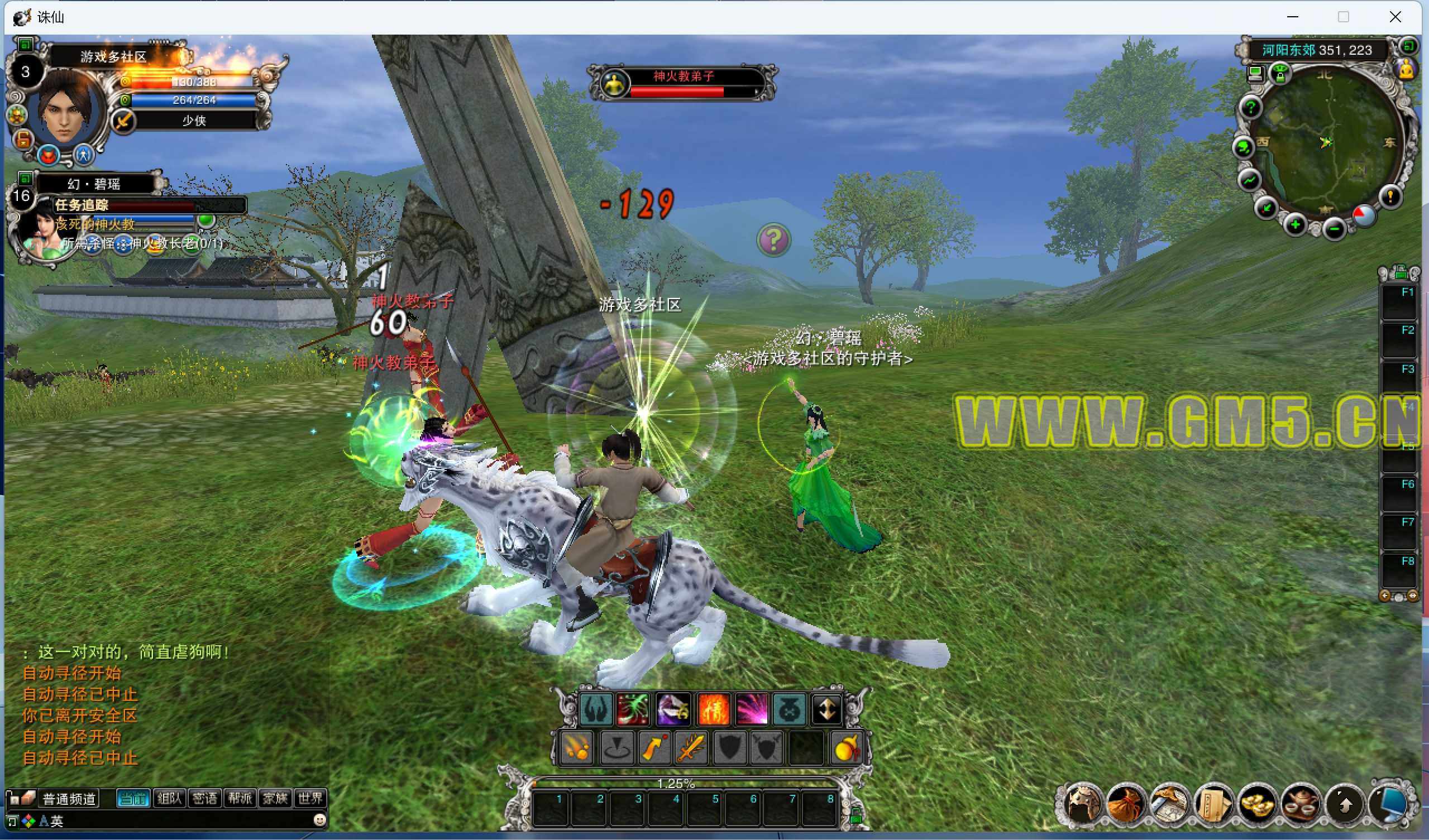The height and width of the screenshot is (840, 1429).
Task: Zoom in the minimap with plus button
Action: [1295, 225]
